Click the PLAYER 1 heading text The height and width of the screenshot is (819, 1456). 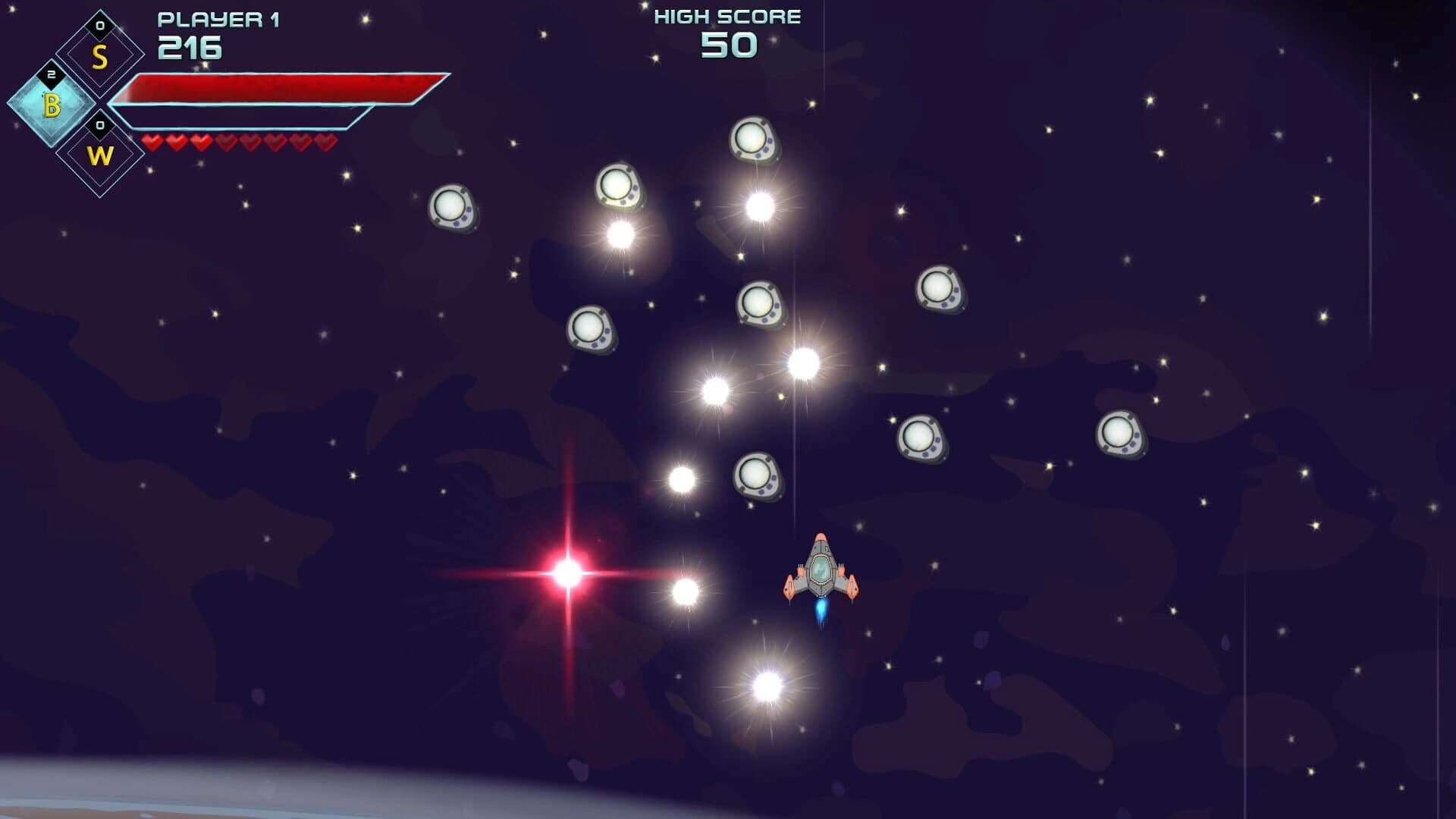[220, 19]
